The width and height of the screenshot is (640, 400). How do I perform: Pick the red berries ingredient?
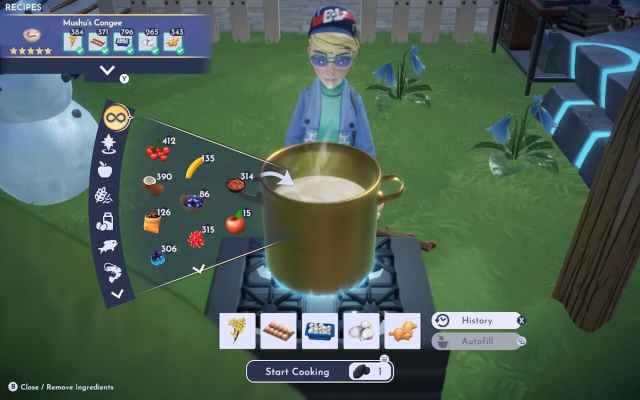tap(157, 153)
